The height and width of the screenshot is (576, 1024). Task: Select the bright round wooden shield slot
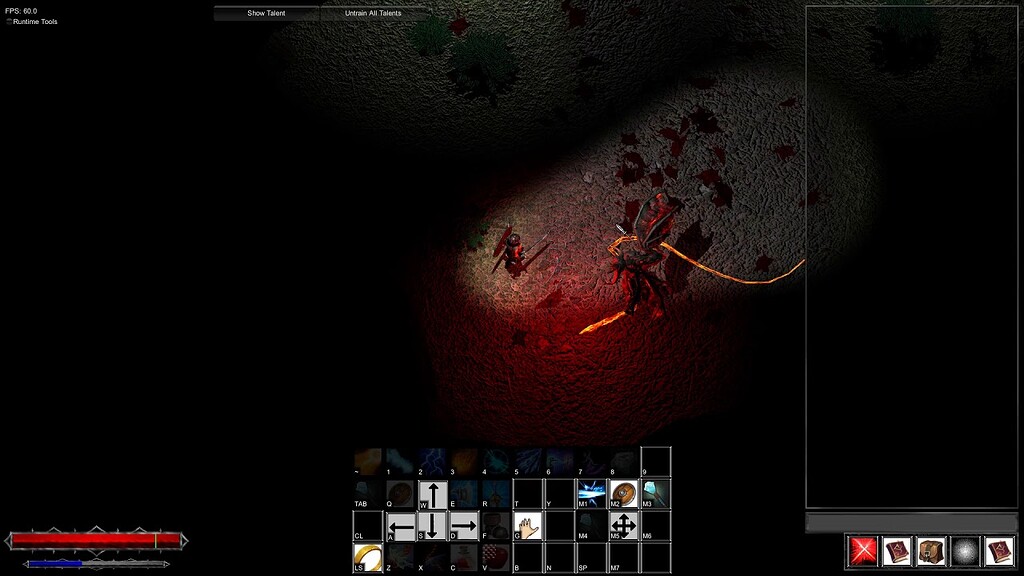[624, 494]
